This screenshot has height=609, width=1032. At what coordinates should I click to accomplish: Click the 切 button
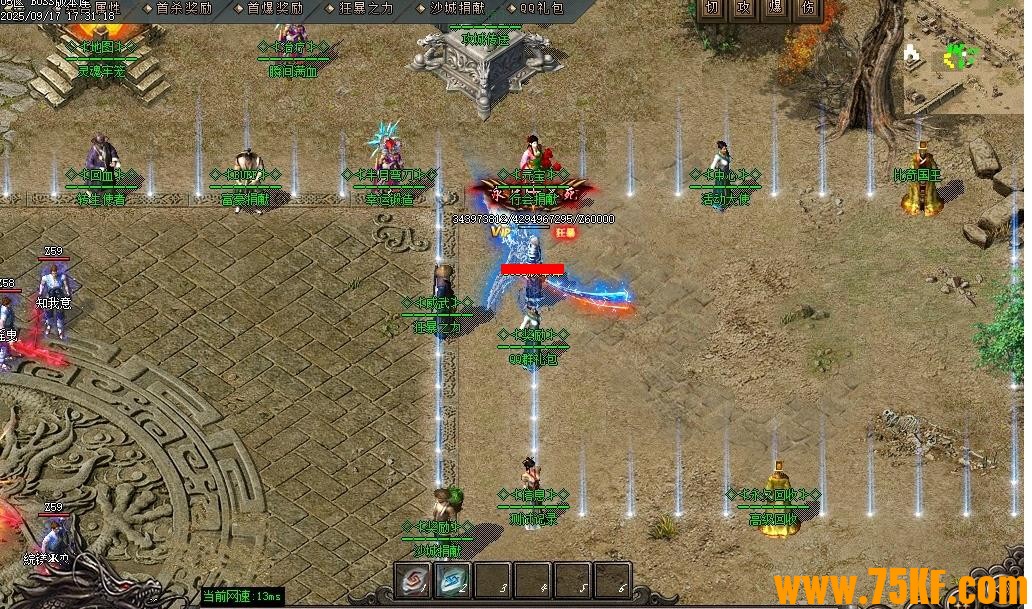click(712, 8)
